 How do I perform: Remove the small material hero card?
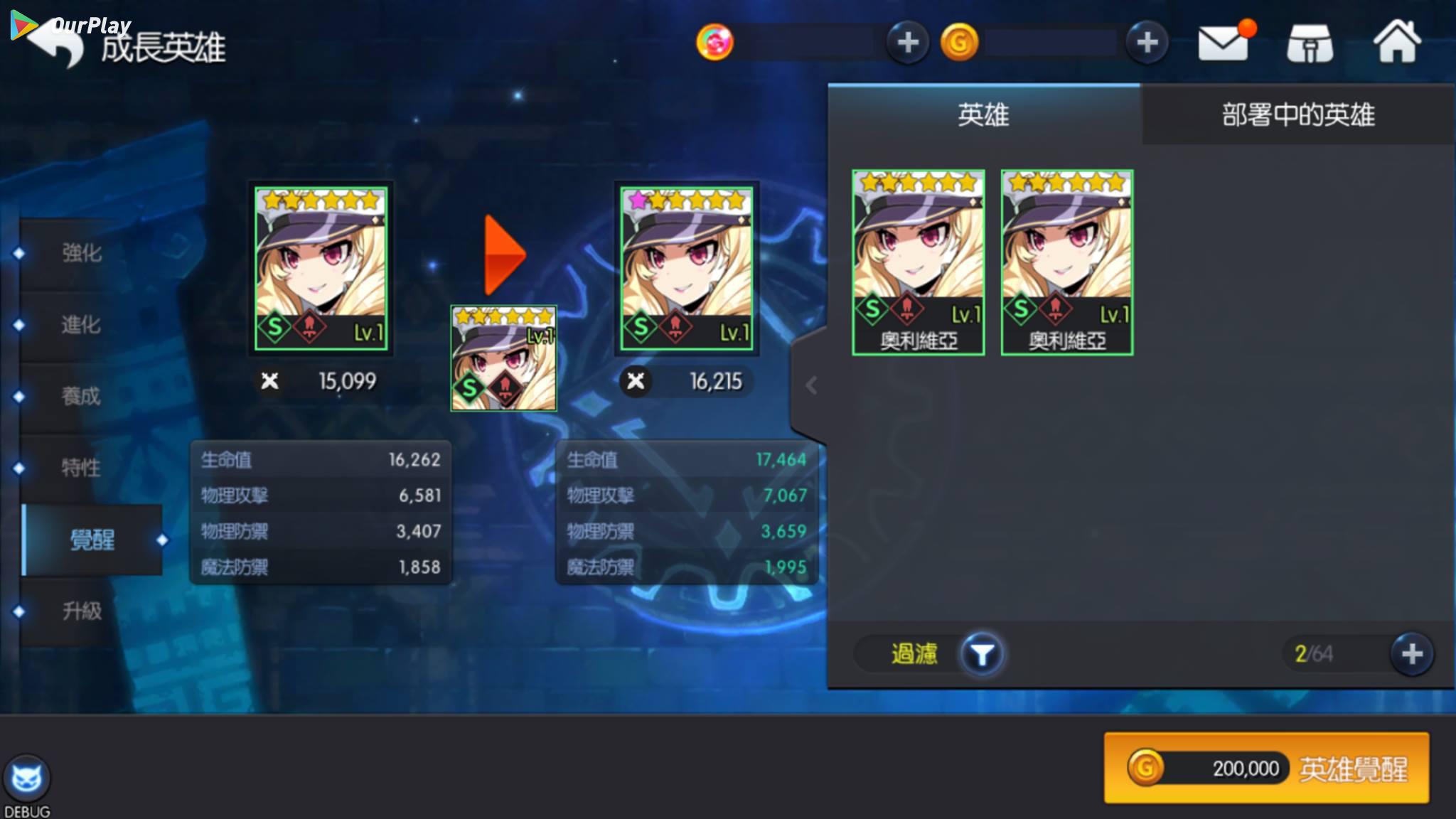coord(503,359)
